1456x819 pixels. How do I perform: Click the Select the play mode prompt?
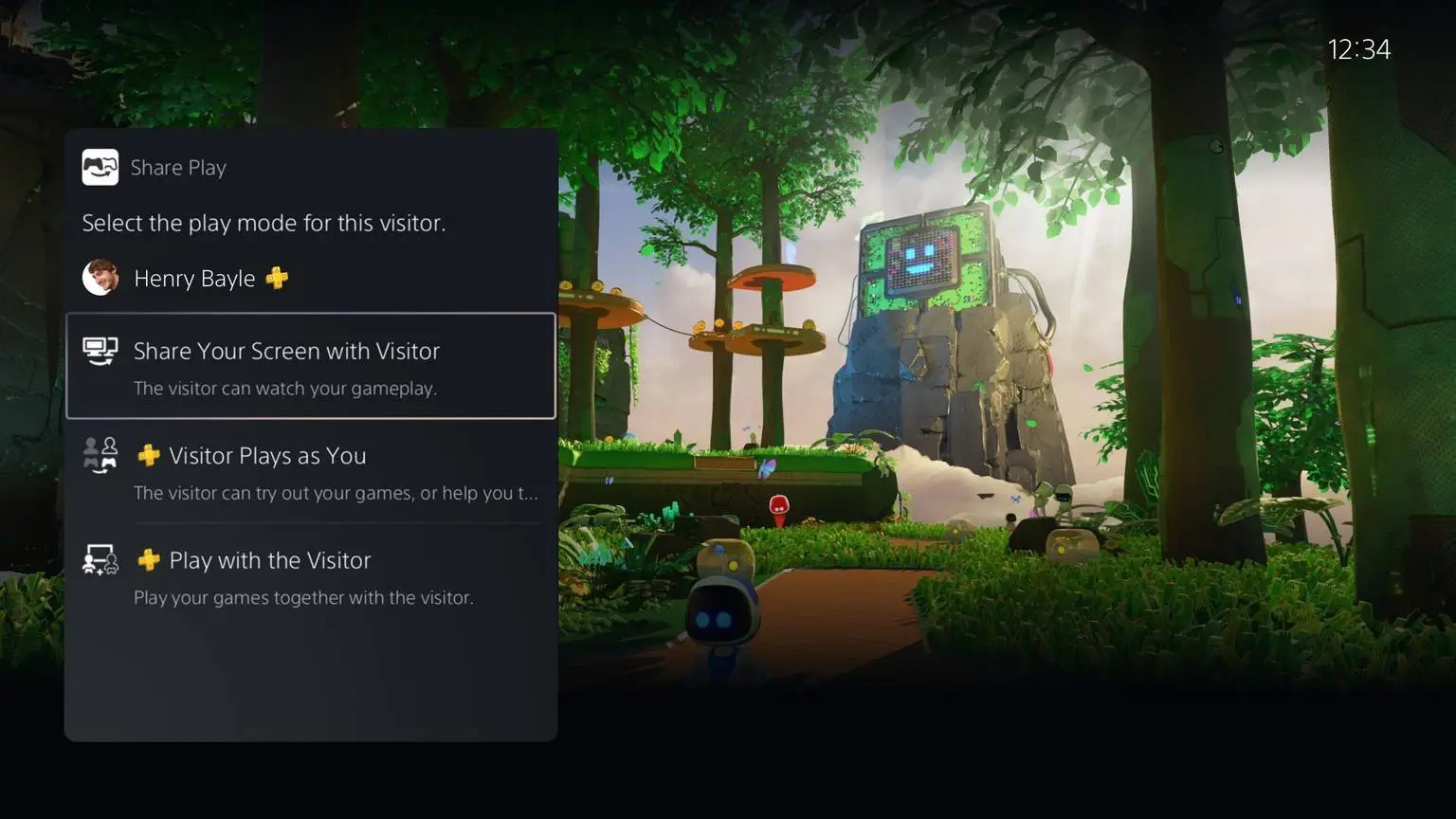(x=264, y=223)
